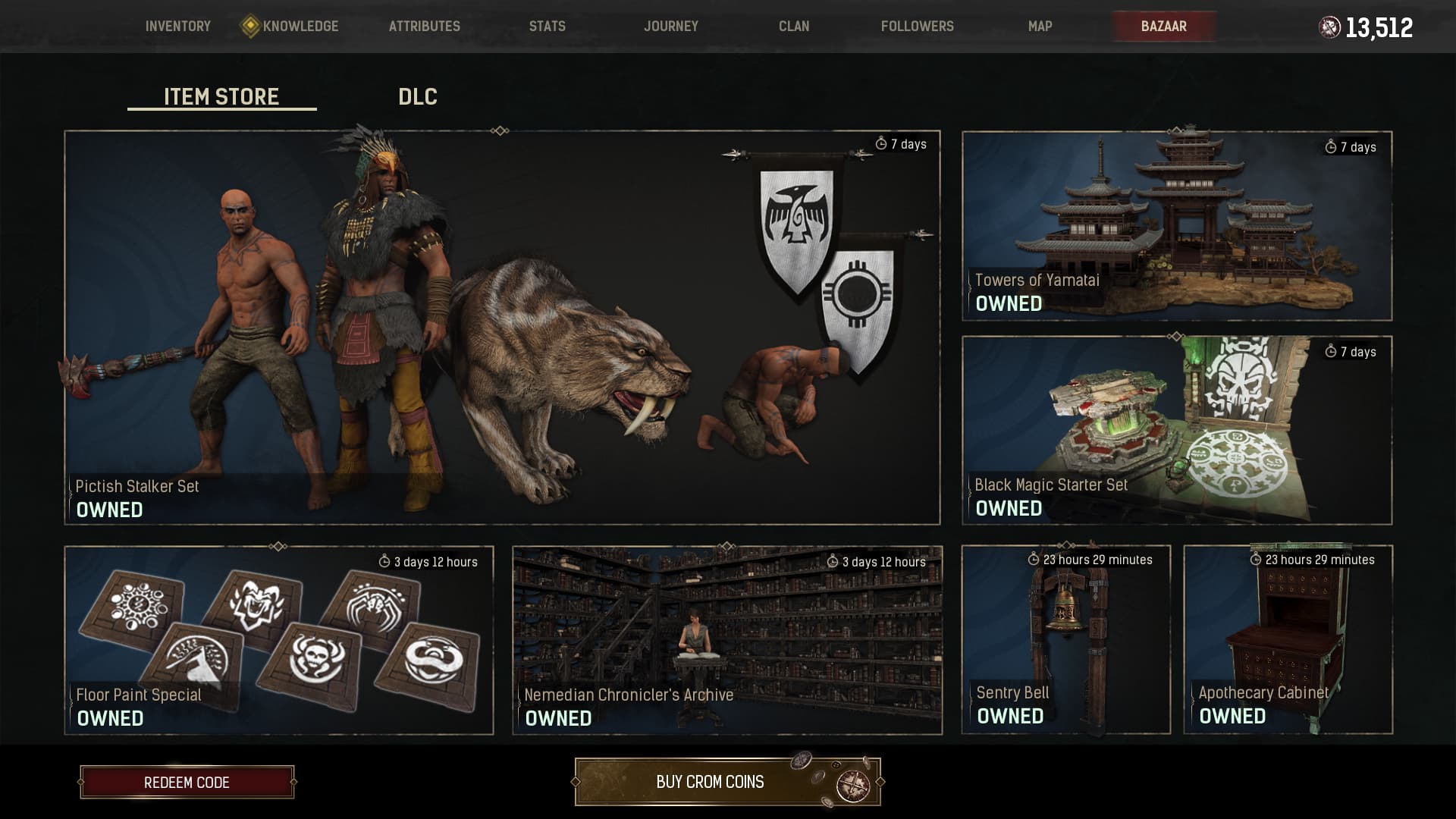This screenshot has width=1456, height=819.
Task: Open the Map tab
Action: (x=1040, y=27)
